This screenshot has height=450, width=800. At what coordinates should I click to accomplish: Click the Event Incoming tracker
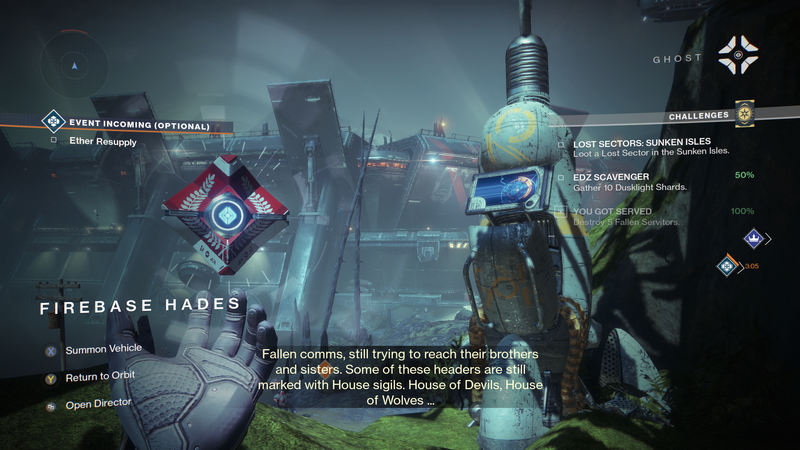(139, 126)
